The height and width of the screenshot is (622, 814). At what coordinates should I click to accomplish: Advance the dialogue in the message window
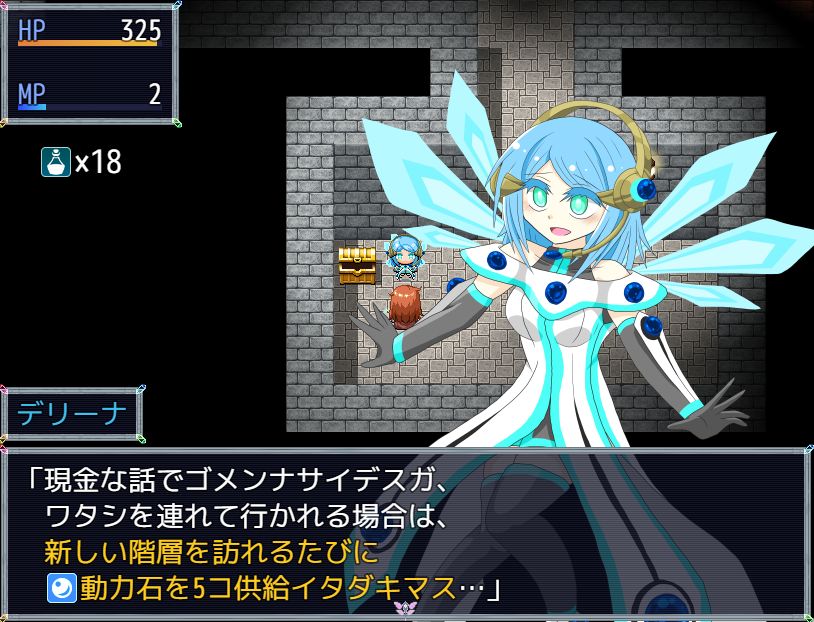coord(406,531)
